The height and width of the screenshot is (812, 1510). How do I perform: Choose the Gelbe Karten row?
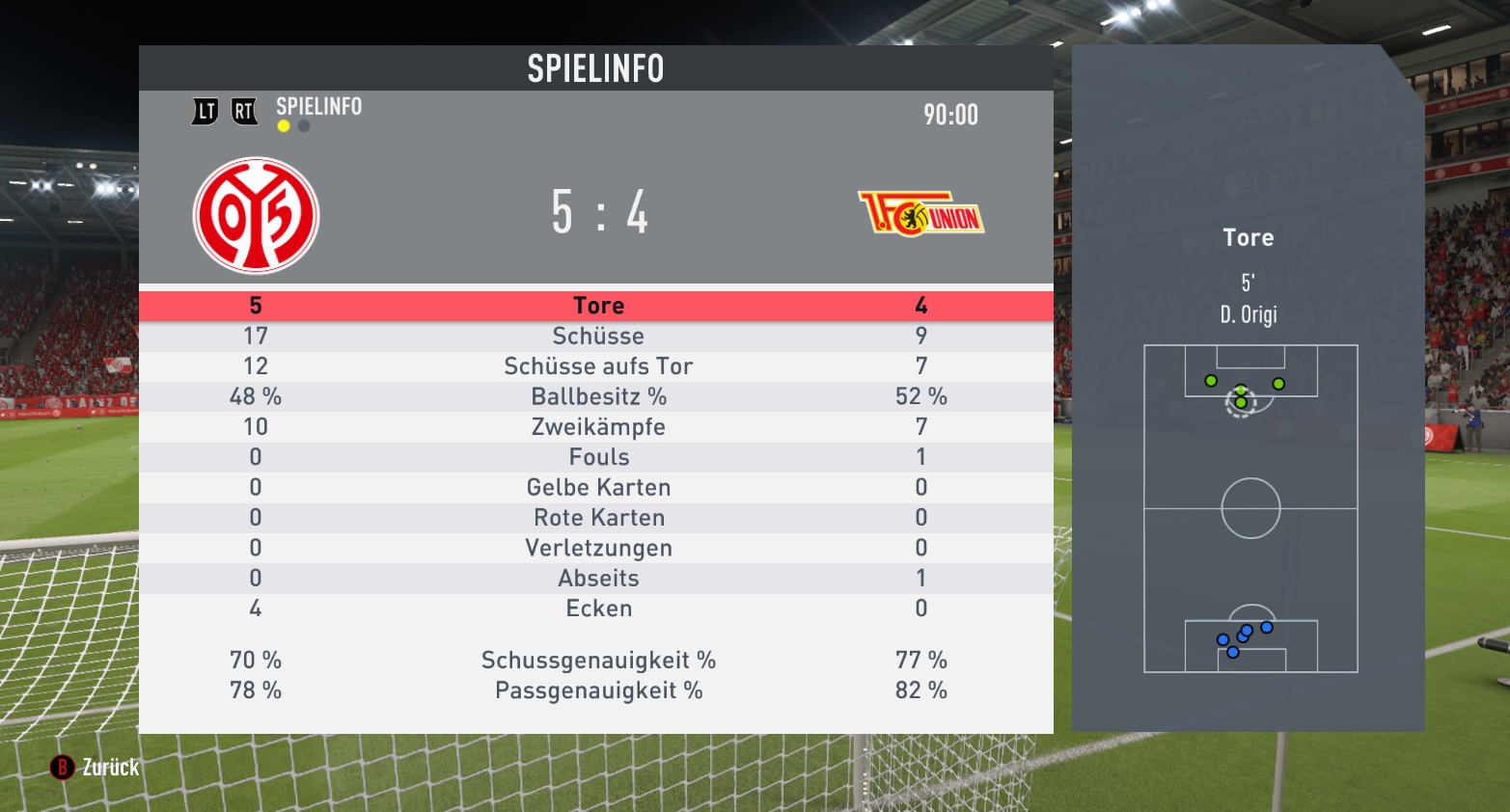pos(598,488)
